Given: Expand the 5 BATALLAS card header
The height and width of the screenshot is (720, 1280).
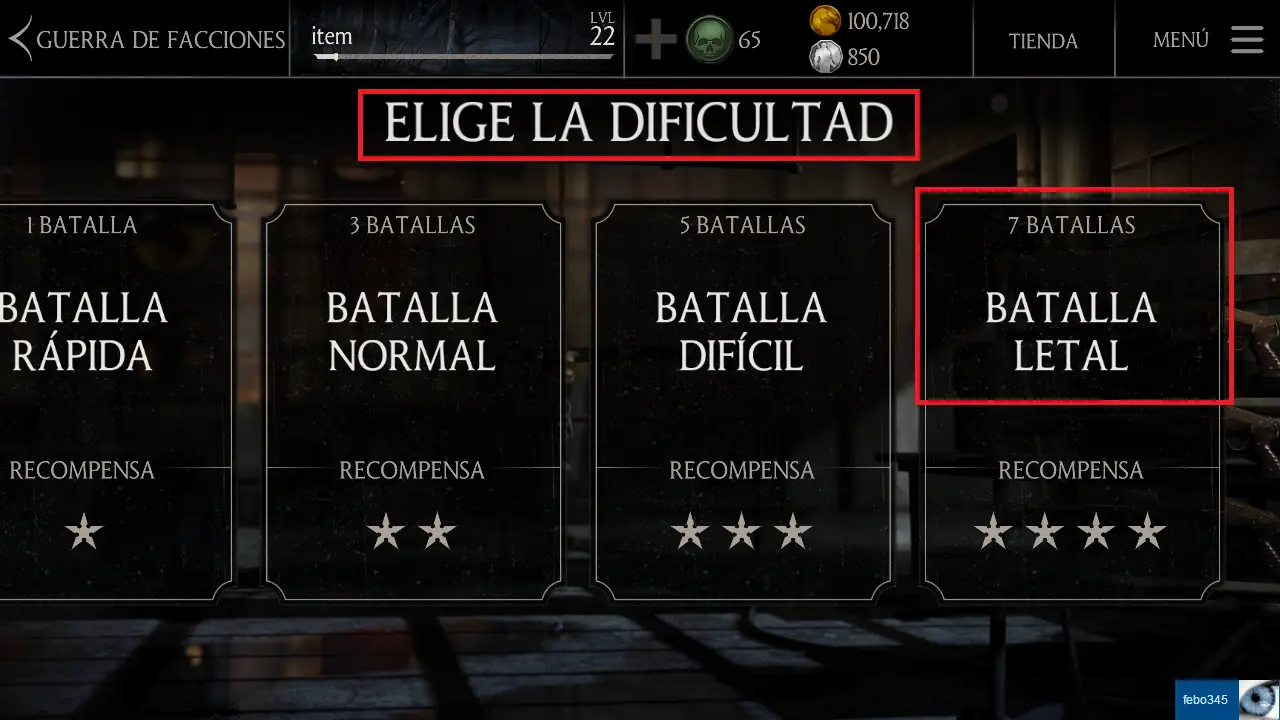Looking at the screenshot, I should click(742, 225).
